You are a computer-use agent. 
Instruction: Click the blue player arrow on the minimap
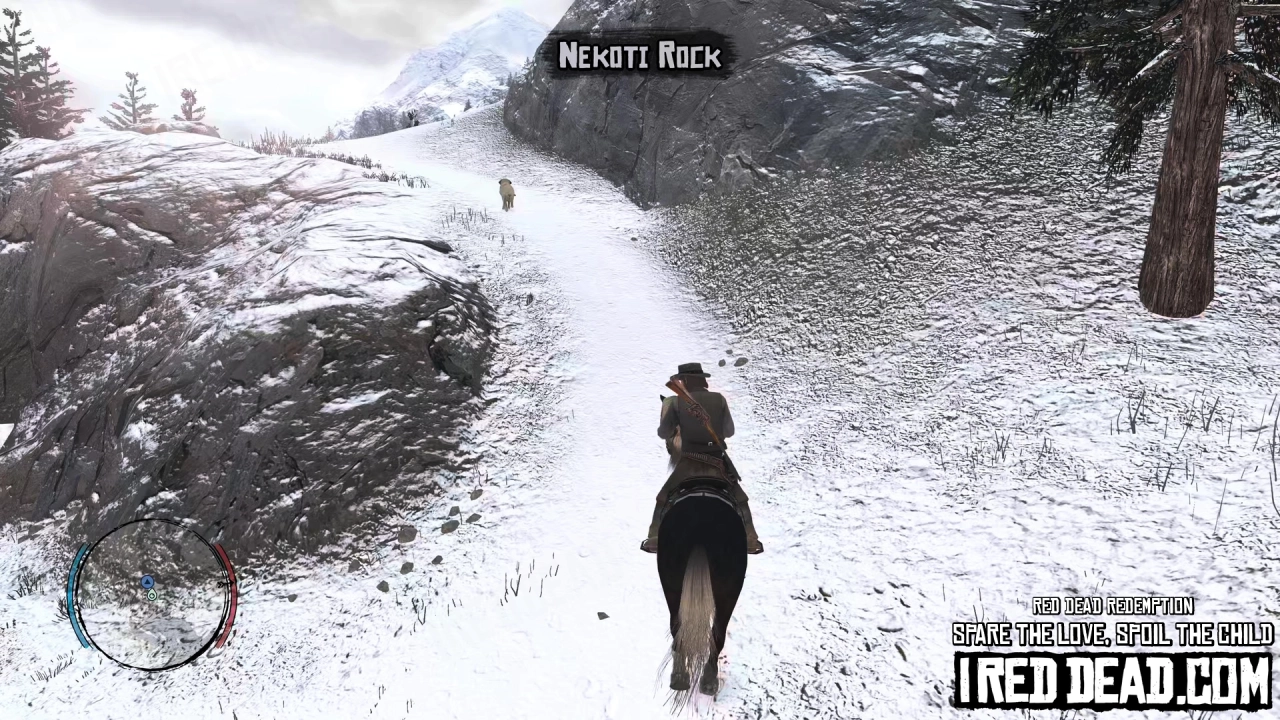[x=147, y=582]
